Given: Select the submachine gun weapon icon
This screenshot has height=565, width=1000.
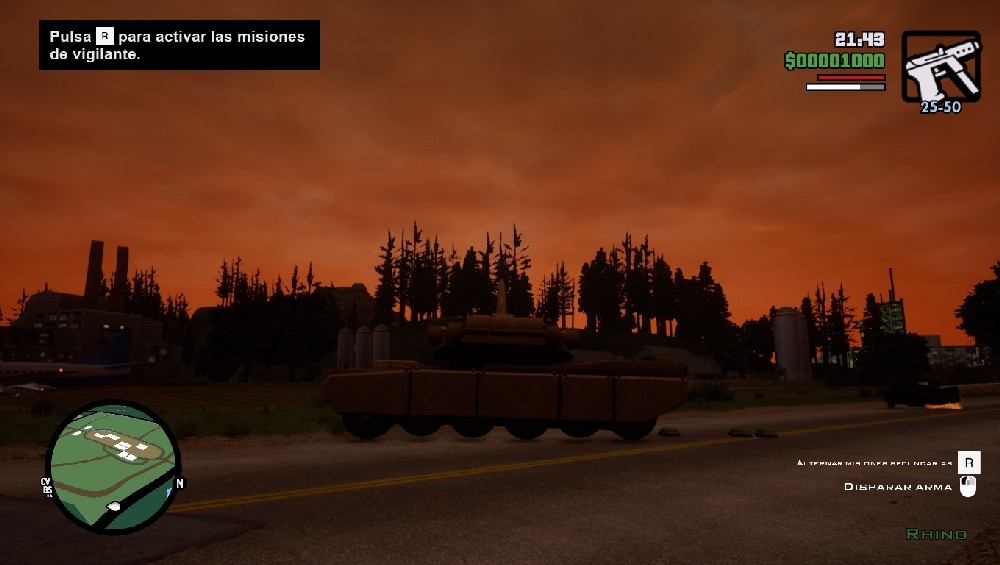Looking at the screenshot, I should point(940,66).
